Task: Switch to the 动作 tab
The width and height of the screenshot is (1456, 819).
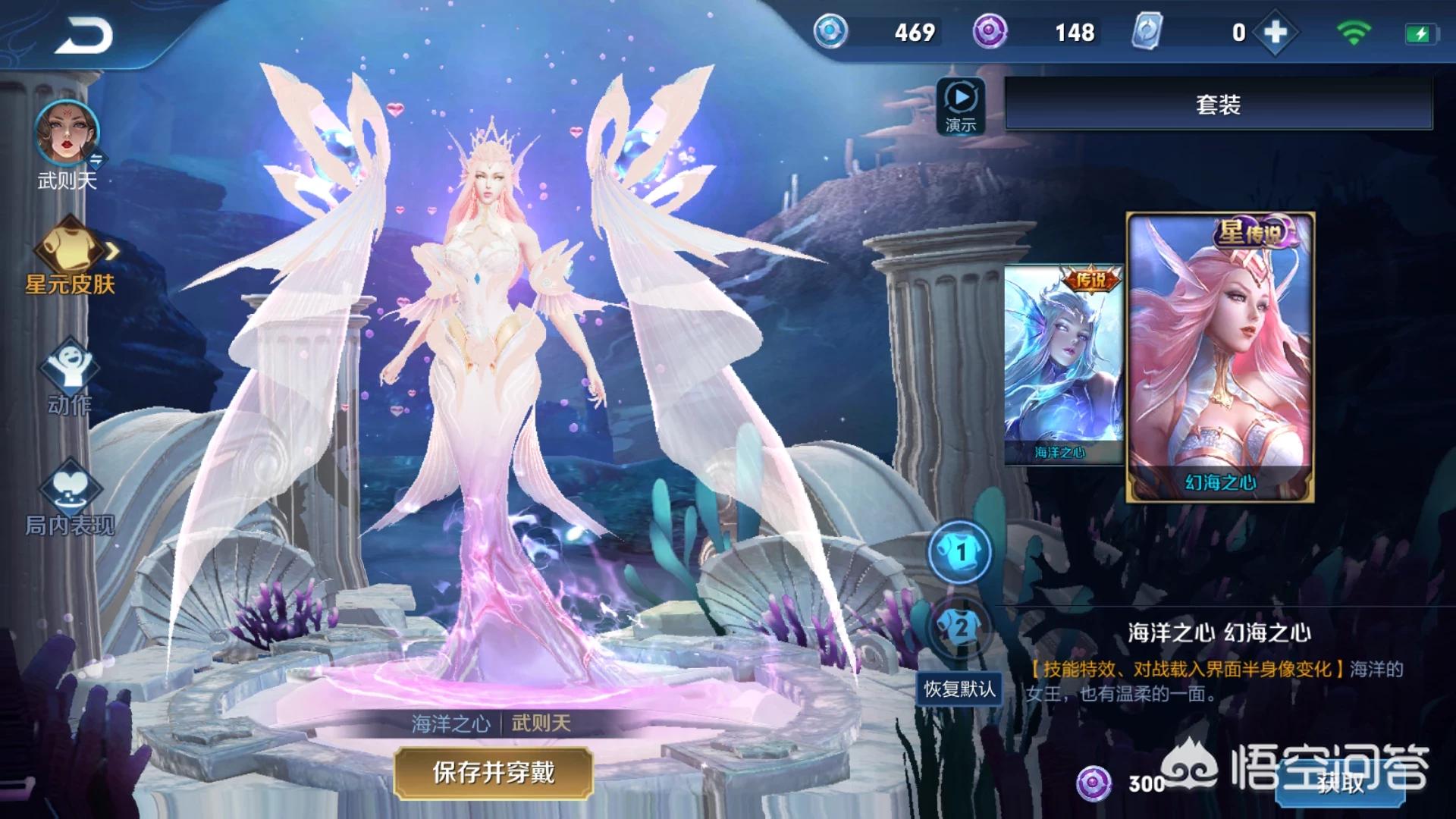Action: click(x=68, y=377)
